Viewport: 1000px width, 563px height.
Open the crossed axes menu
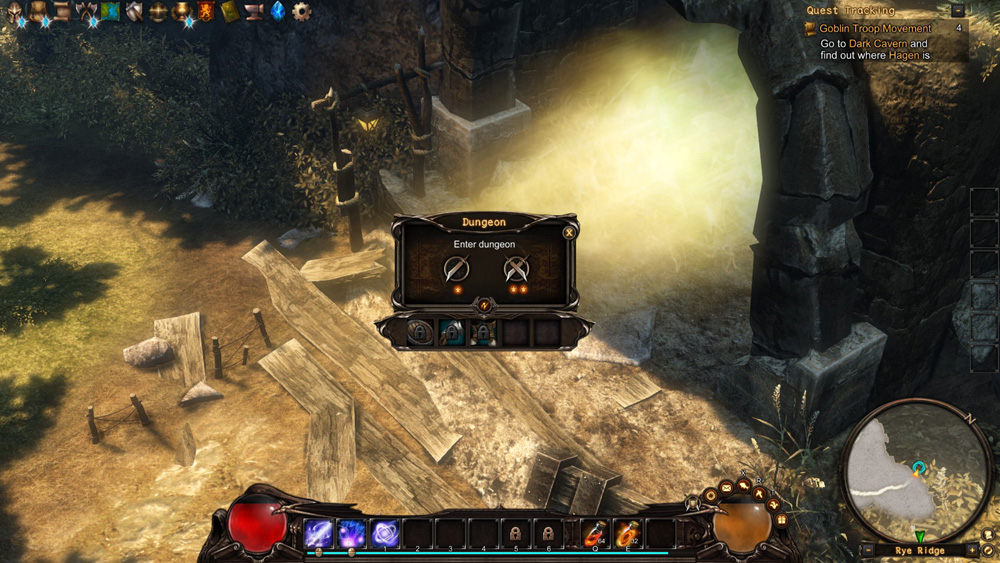tap(87, 11)
